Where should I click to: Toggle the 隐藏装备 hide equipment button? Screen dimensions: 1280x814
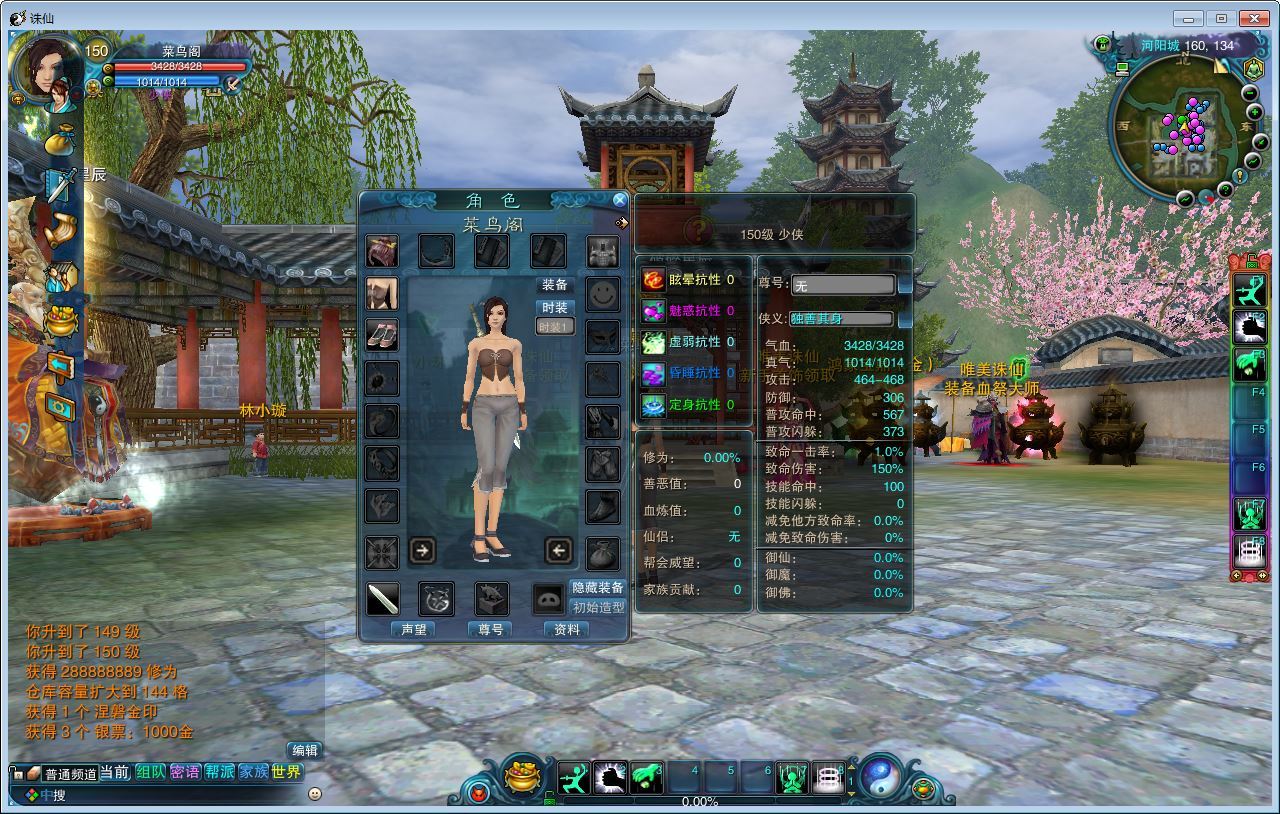pyautogui.click(x=598, y=588)
